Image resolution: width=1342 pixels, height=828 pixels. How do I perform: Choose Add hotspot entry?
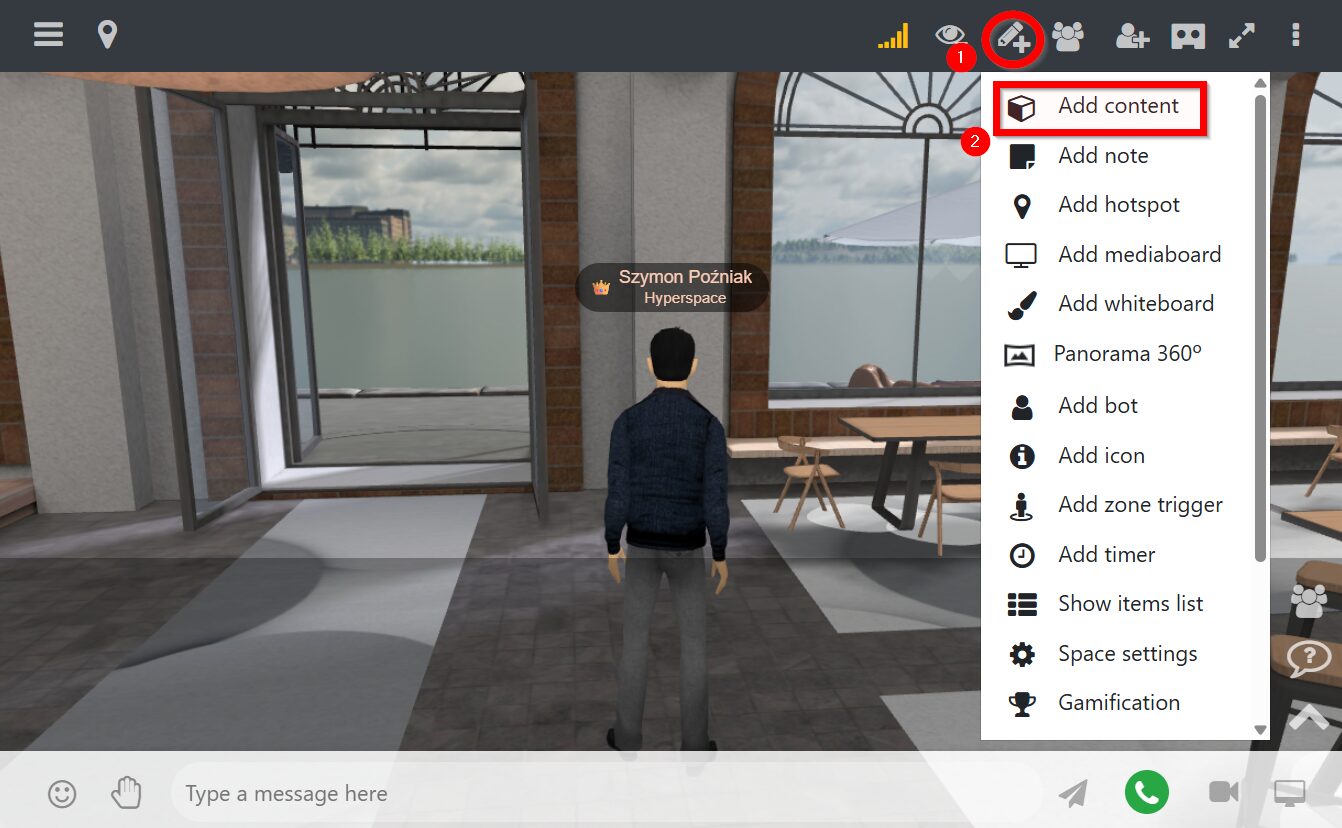click(1118, 205)
